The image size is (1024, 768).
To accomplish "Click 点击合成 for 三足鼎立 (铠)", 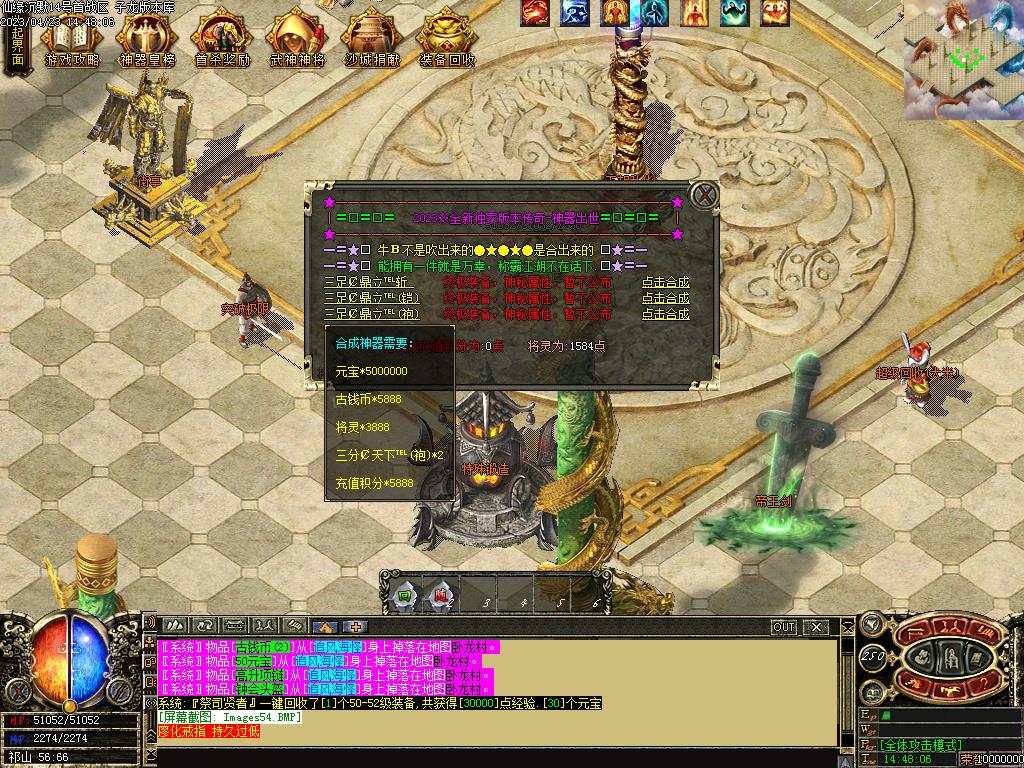I will point(665,298).
